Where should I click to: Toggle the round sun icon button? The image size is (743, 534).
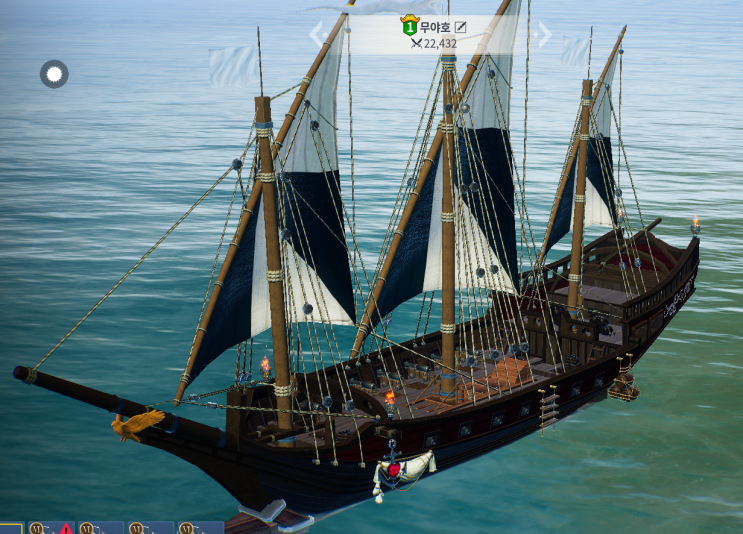coord(54,74)
